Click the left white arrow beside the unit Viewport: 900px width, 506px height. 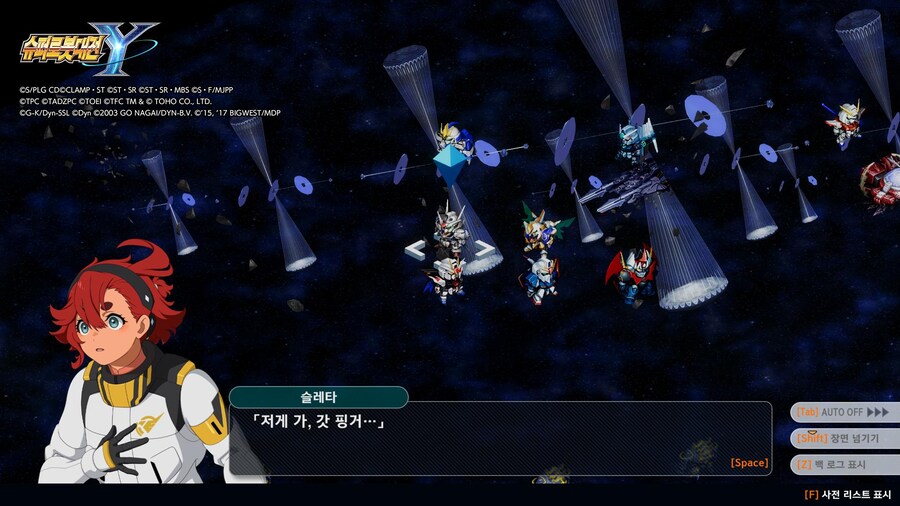point(415,249)
